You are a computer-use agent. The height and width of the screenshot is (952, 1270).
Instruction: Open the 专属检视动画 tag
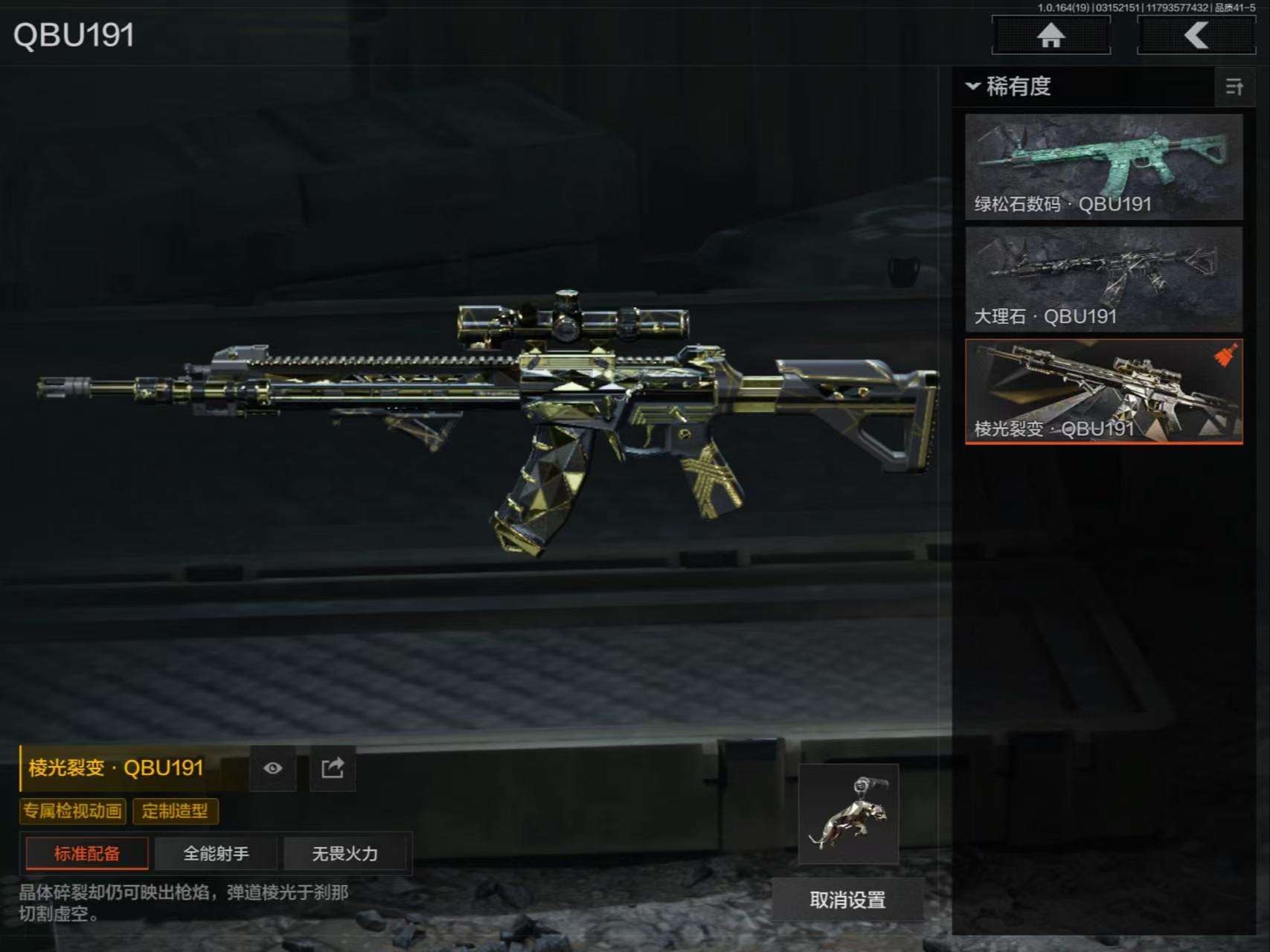[x=73, y=811]
